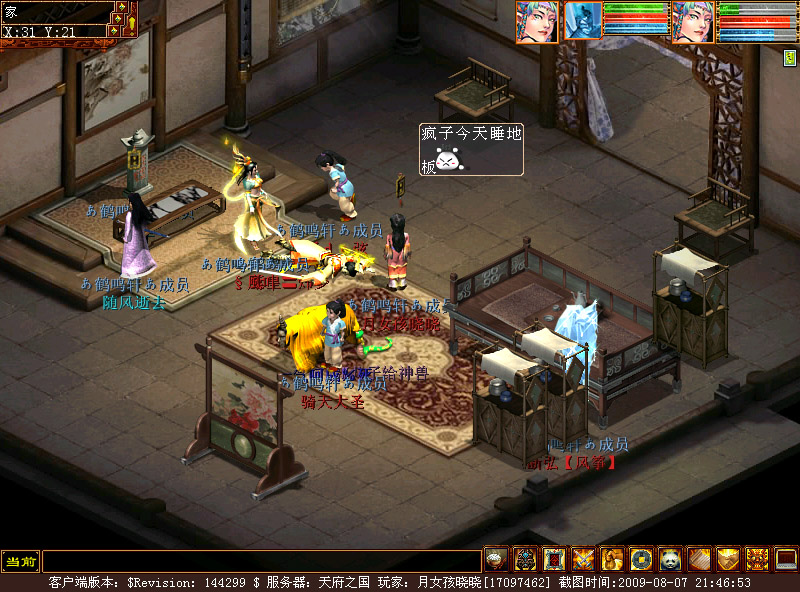
Task: Click the scroll papers icon
Action: (x=698, y=559)
